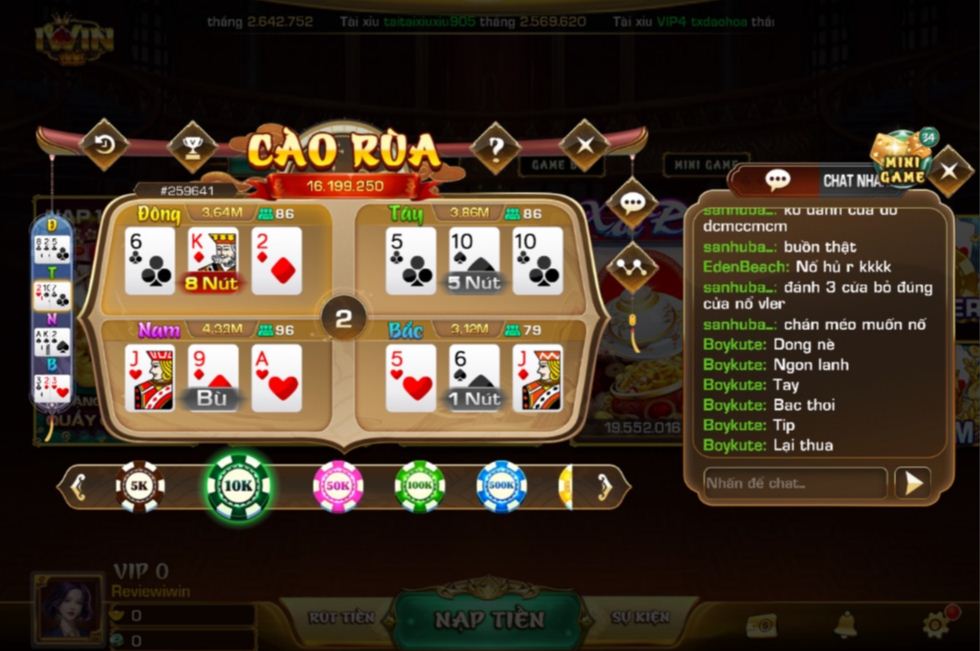Image resolution: width=980 pixels, height=651 pixels.
Task: Select the 100K green chip
Action: tap(420, 487)
